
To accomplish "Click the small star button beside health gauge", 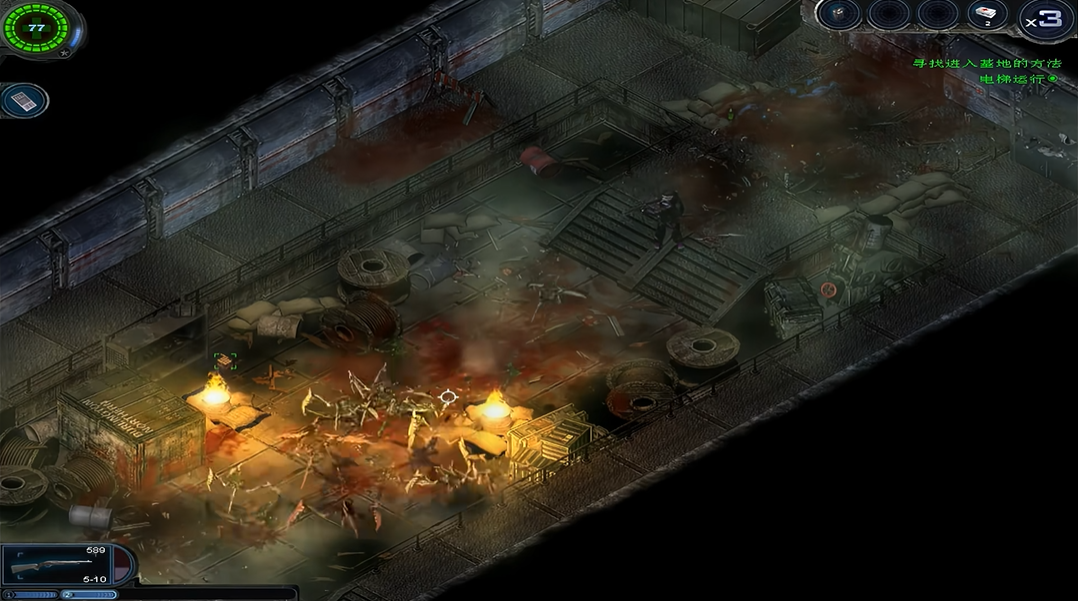I will [x=66, y=49].
